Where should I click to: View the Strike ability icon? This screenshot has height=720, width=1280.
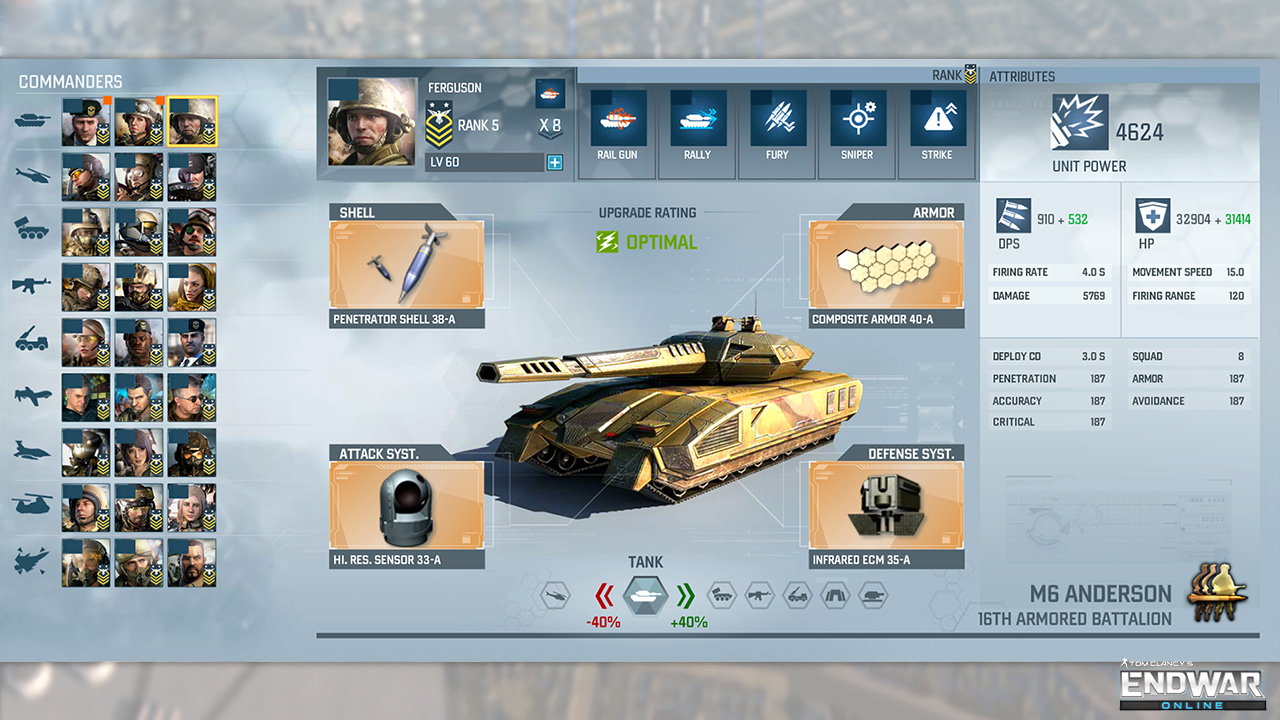(x=936, y=116)
